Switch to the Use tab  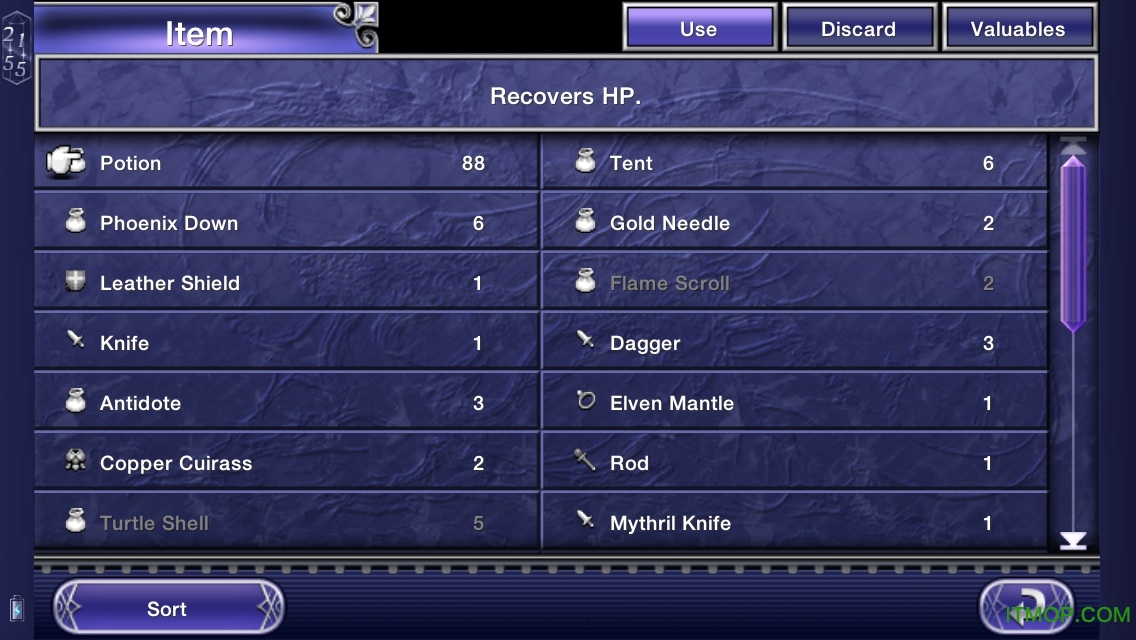699,29
